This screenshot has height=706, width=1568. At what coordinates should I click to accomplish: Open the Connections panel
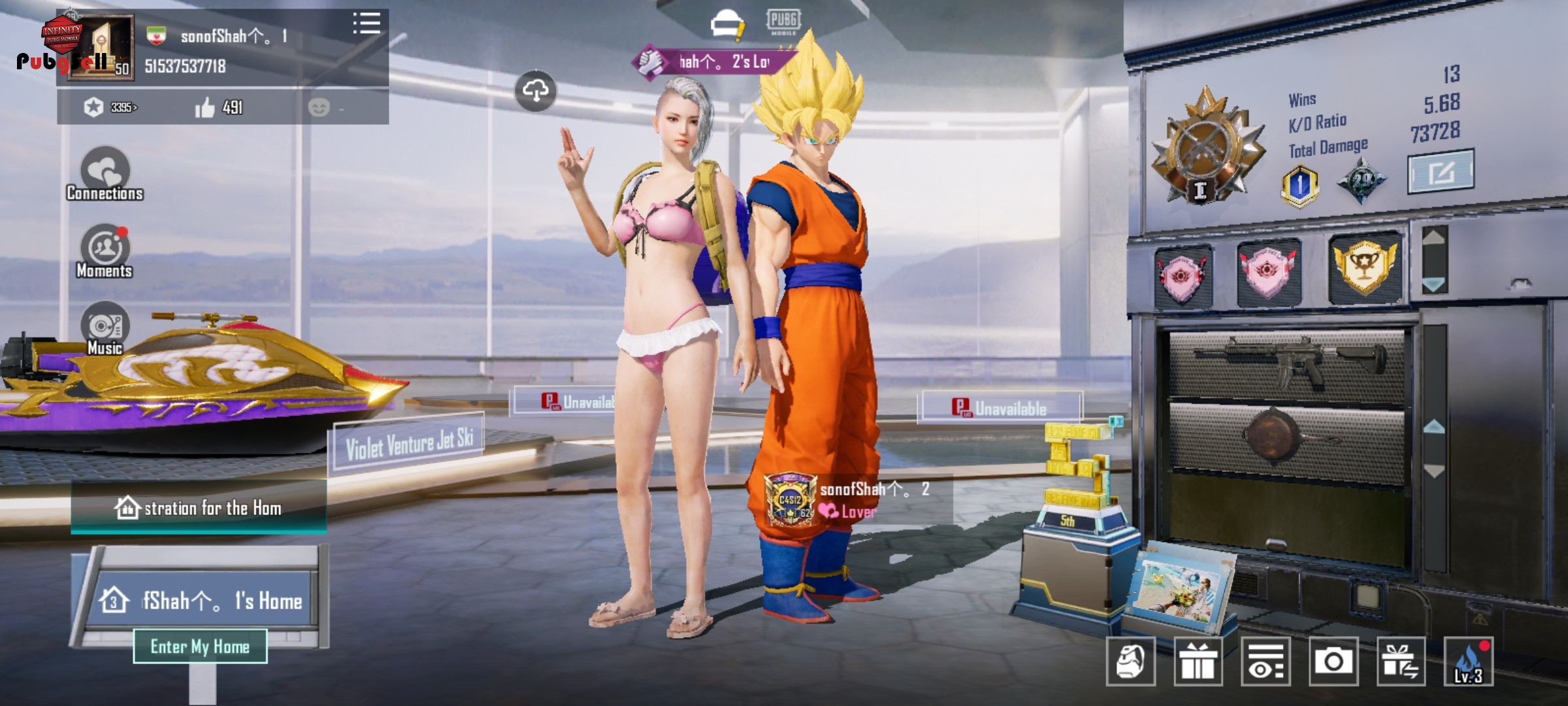[105, 173]
